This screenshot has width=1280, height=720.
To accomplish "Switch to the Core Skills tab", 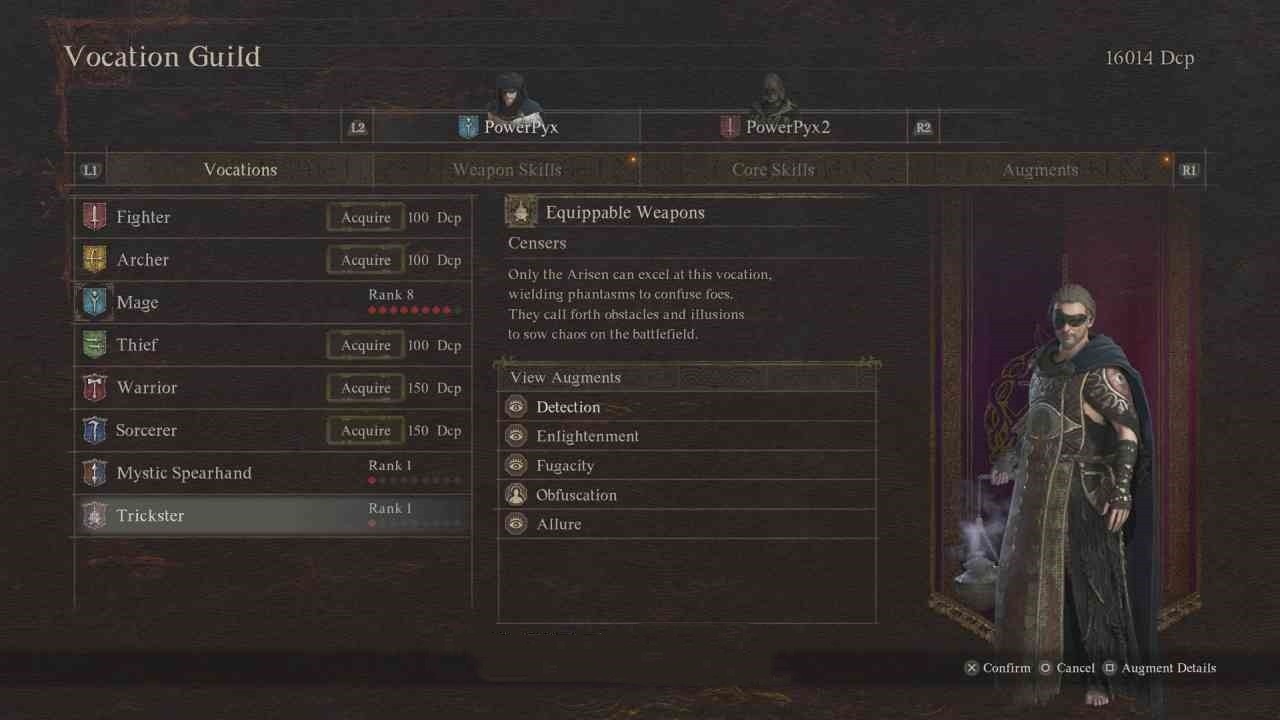I will (x=773, y=170).
